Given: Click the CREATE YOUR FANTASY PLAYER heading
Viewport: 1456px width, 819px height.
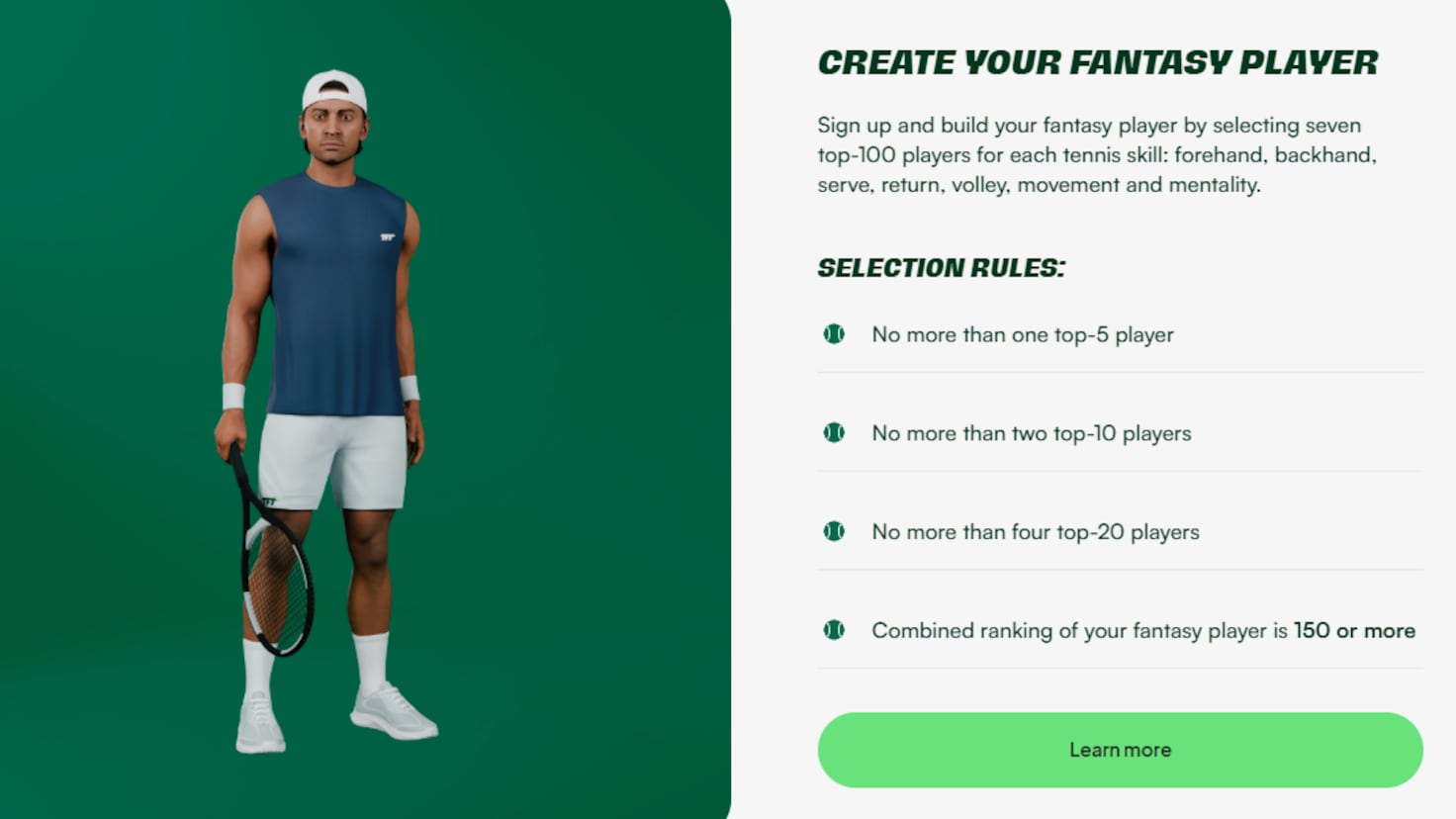Looking at the screenshot, I should [x=1096, y=62].
